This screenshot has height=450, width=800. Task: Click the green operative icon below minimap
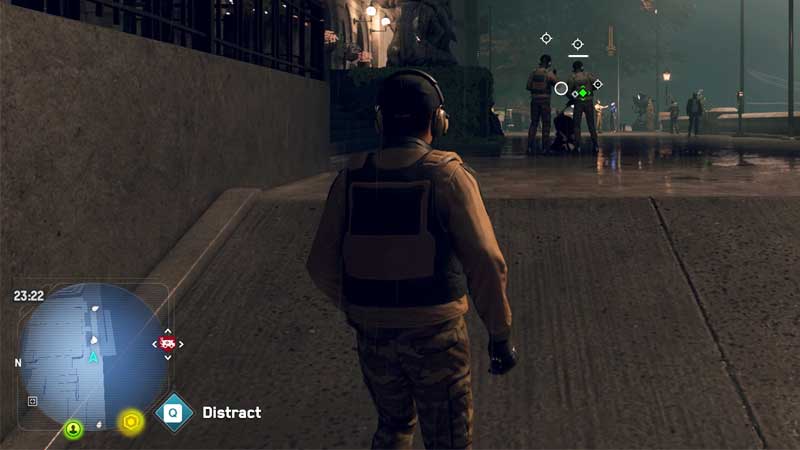[x=73, y=429]
